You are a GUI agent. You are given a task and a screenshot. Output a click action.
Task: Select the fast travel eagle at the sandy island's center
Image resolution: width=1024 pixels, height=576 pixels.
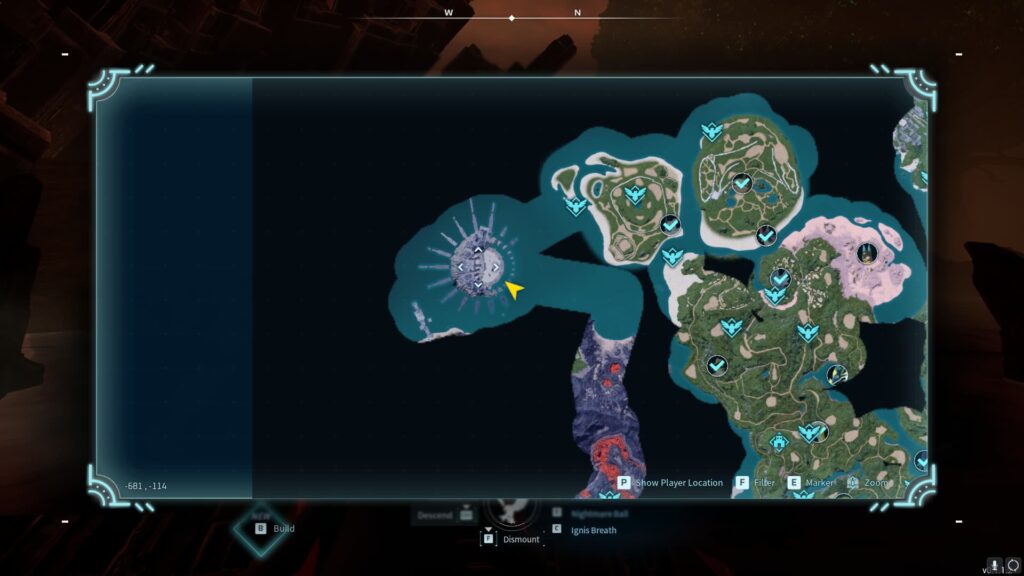[632, 193]
